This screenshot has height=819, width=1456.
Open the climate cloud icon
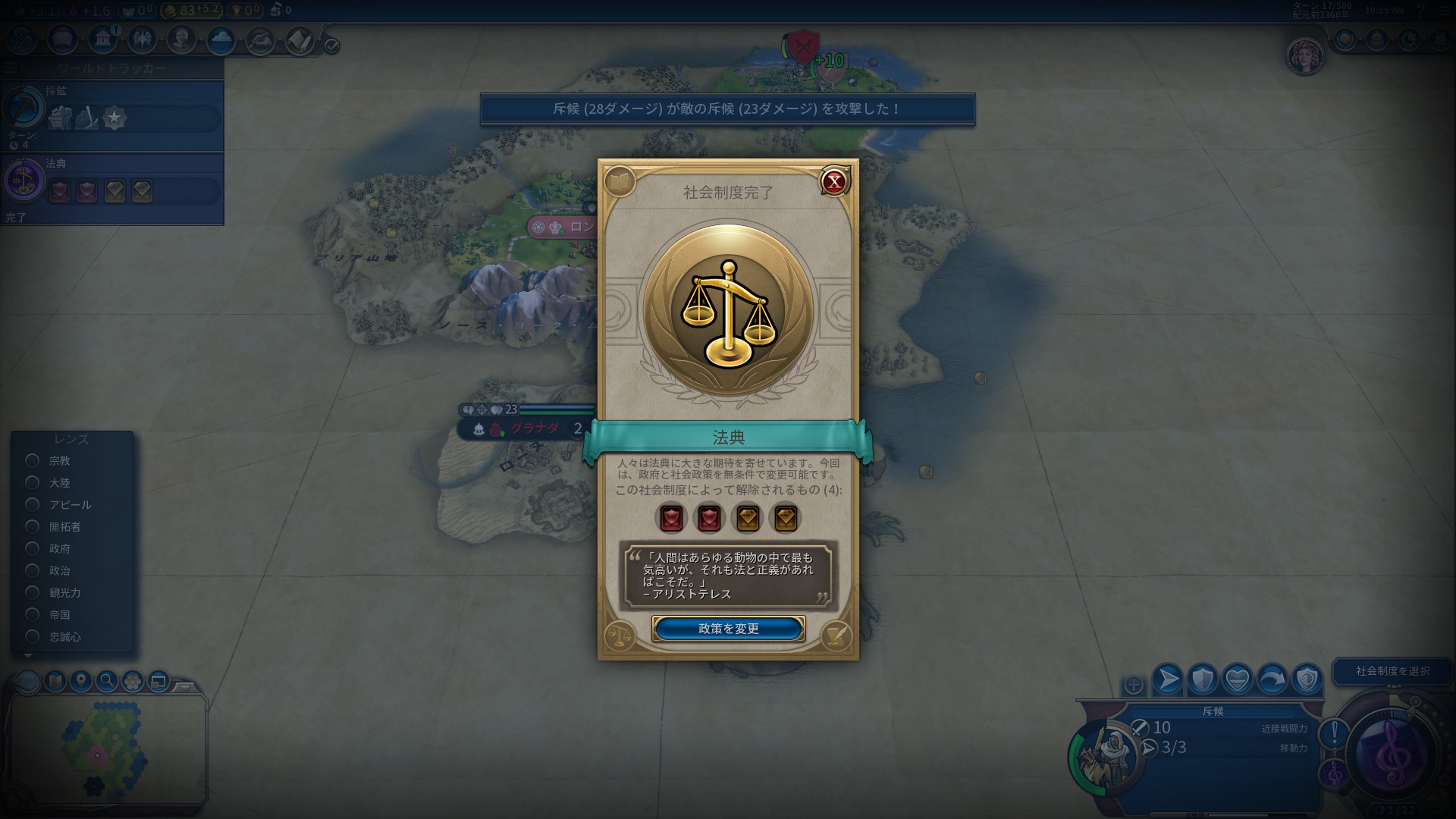[221, 39]
